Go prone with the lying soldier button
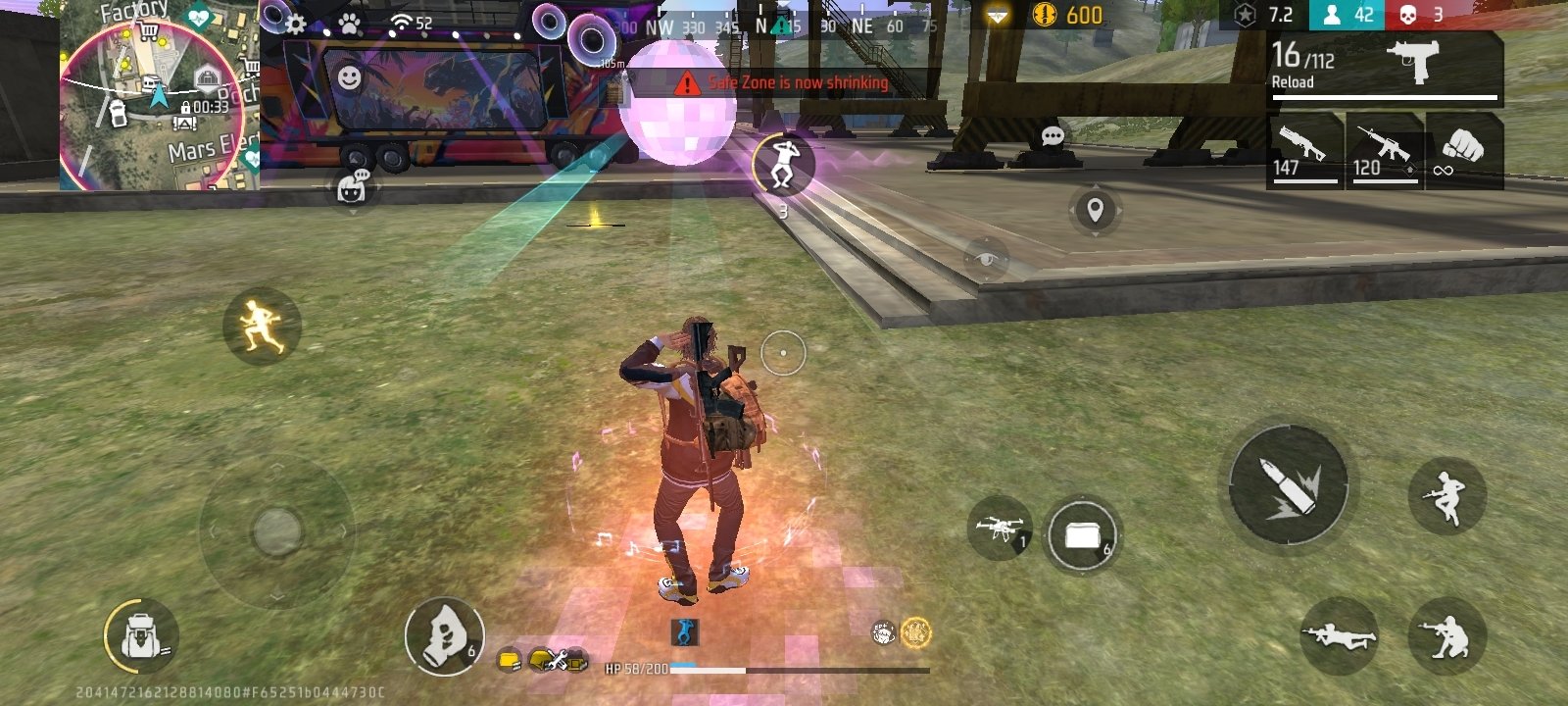The height and width of the screenshot is (706, 1568). coord(1338,636)
